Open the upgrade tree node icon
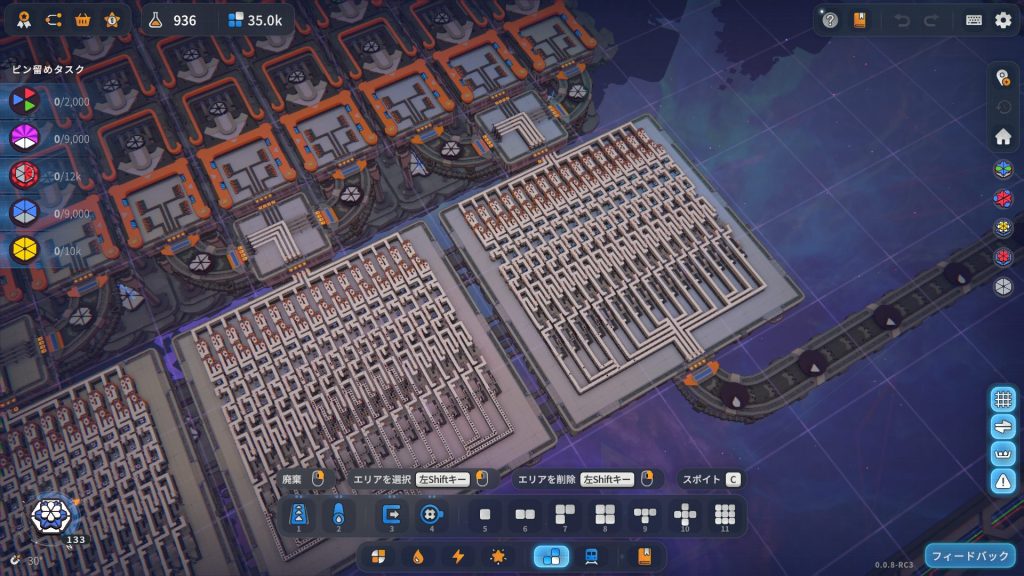The height and width of the screenshot is (576, 1024). point(53,20)
